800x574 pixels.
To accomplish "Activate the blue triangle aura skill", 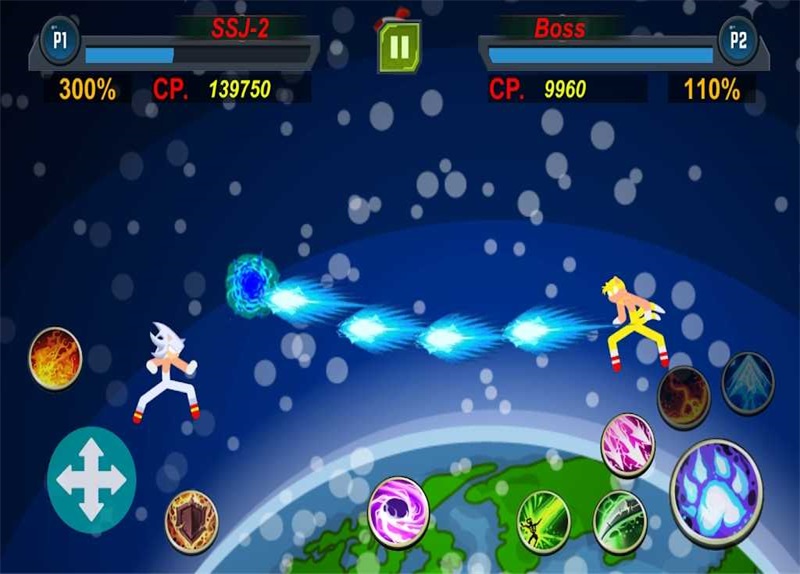I will [747, 381].
